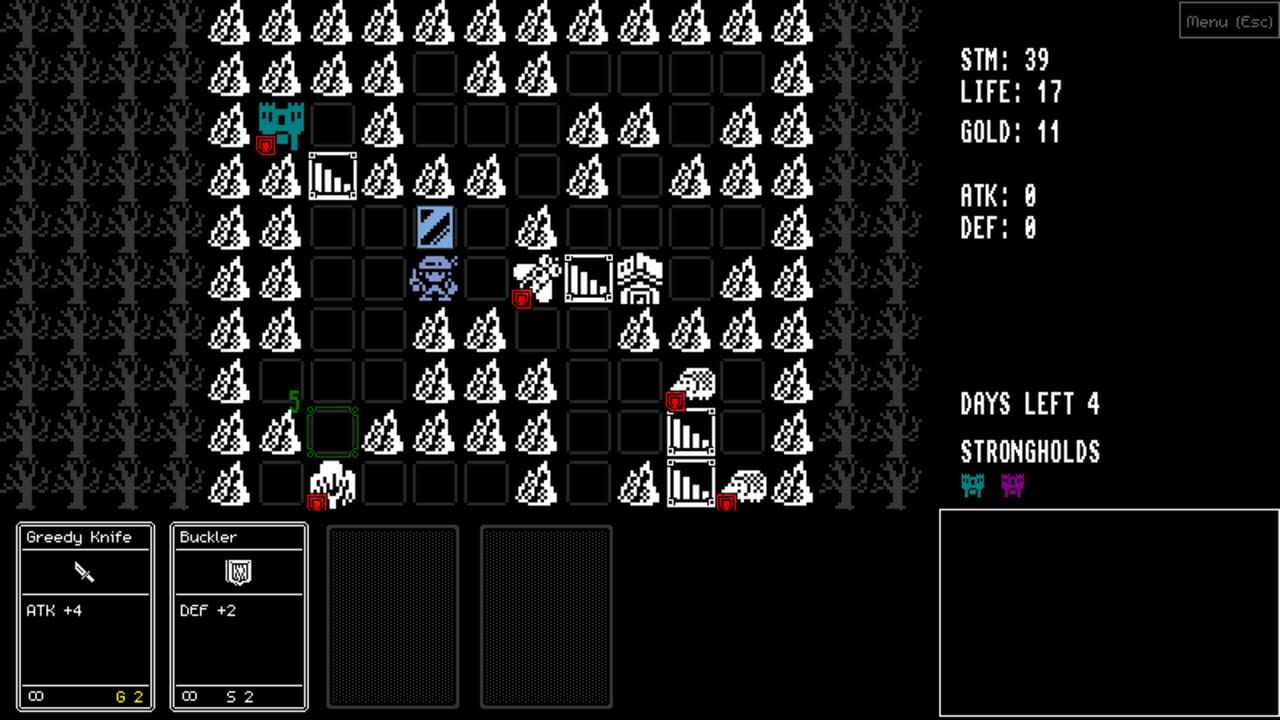Click the blue knight player character
1280x720 pixels.
tap(434, 278)
